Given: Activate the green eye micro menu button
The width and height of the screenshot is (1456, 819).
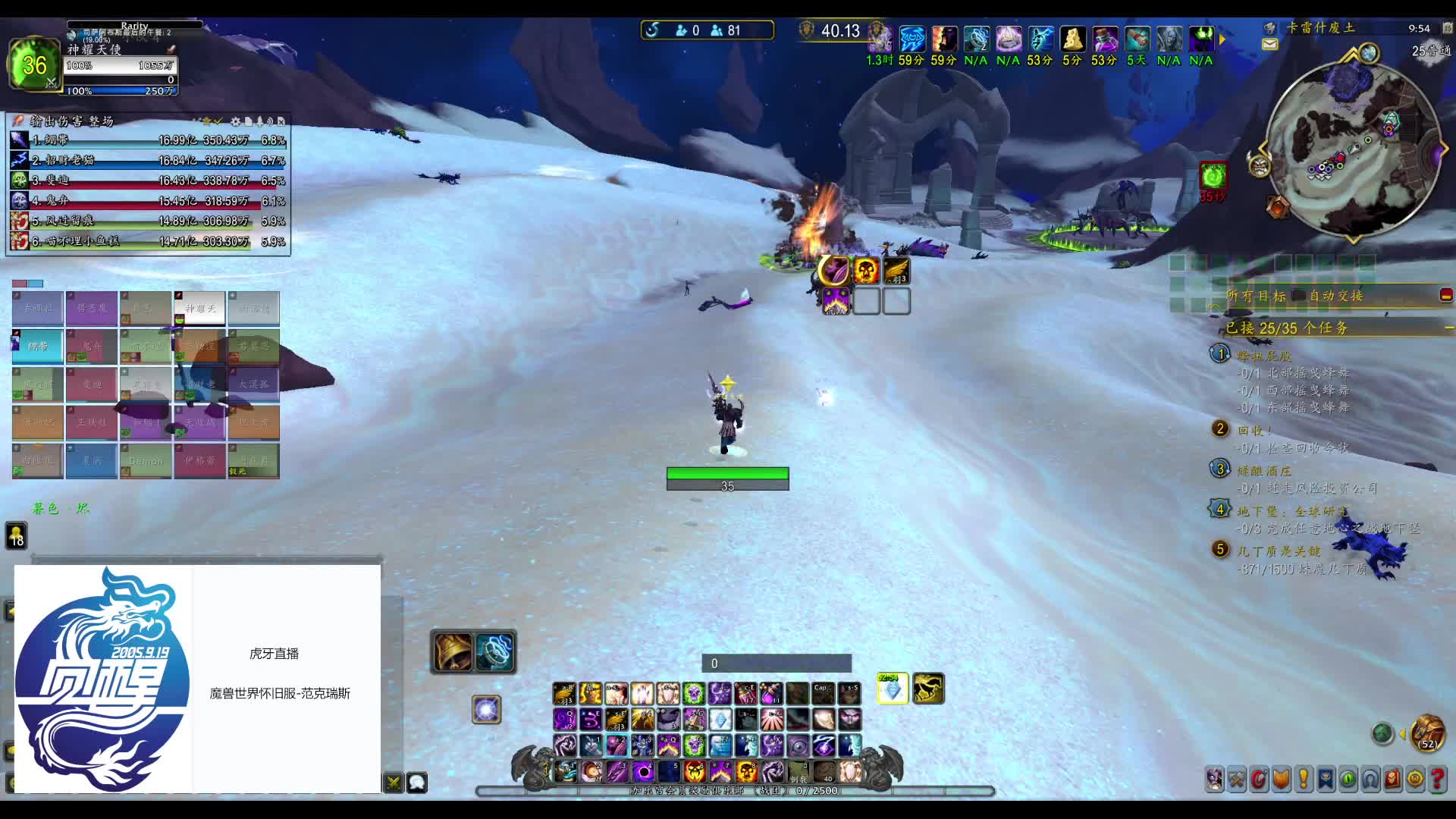Looking at the screenshot, I should (x=1348, y=779).
